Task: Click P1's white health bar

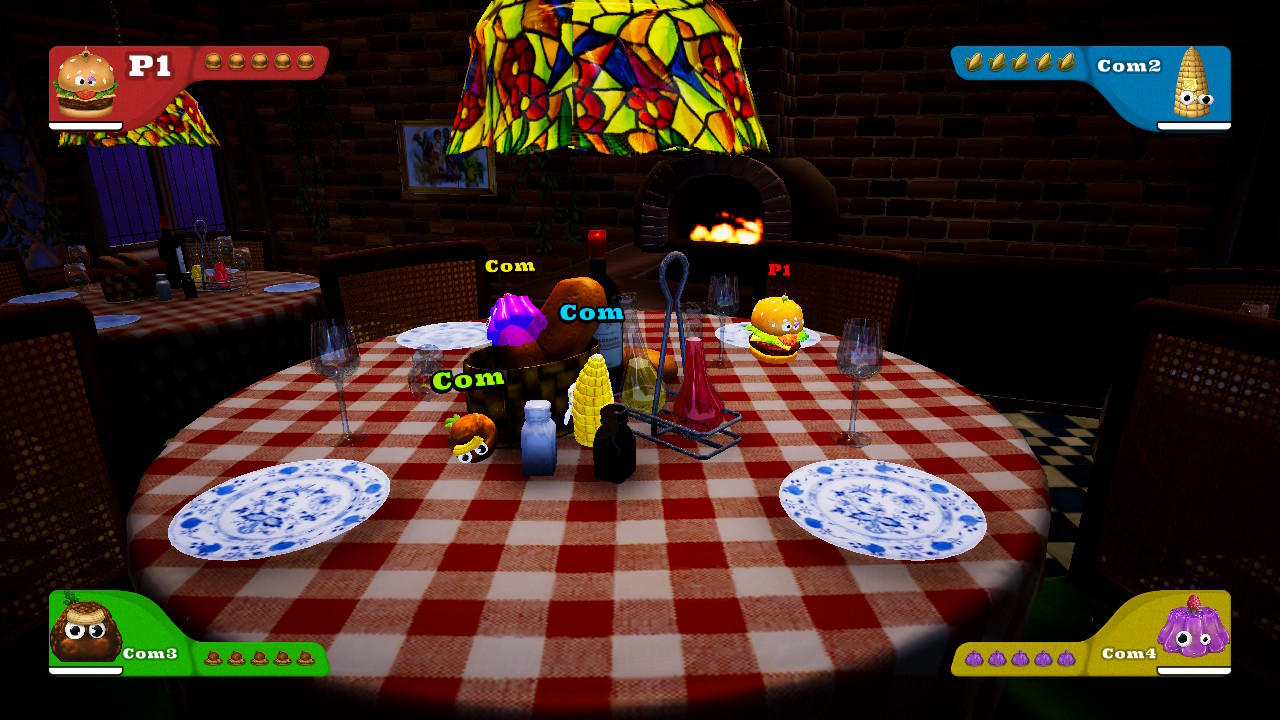Action: click(85, 125)
